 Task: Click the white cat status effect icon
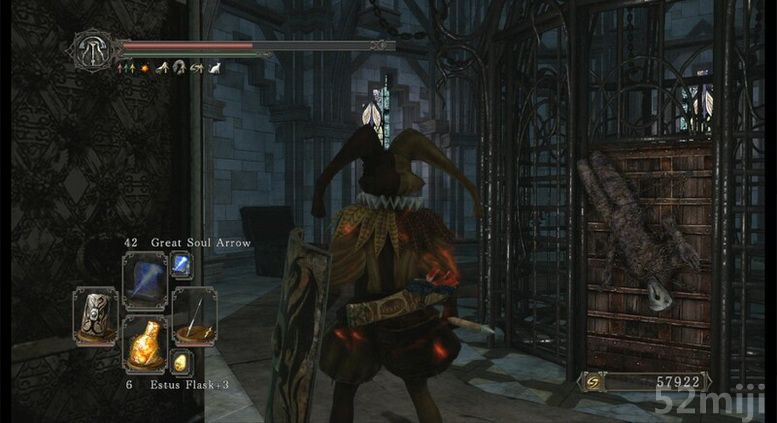214,68
